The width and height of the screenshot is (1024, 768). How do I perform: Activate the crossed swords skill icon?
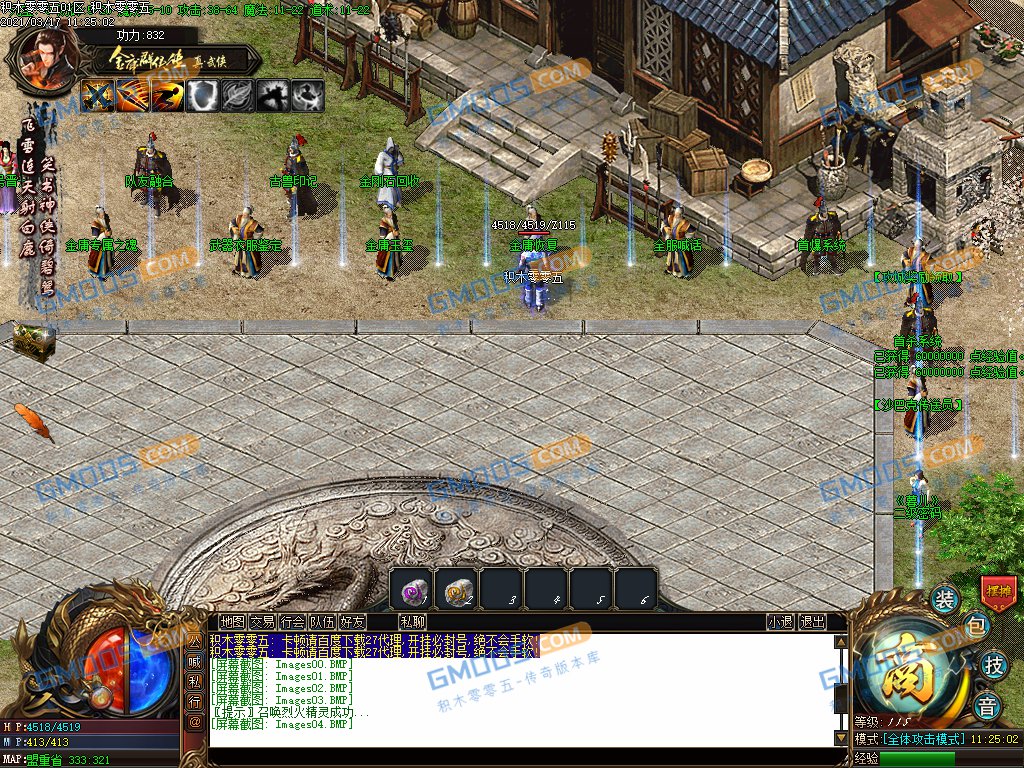pos(98,96)
